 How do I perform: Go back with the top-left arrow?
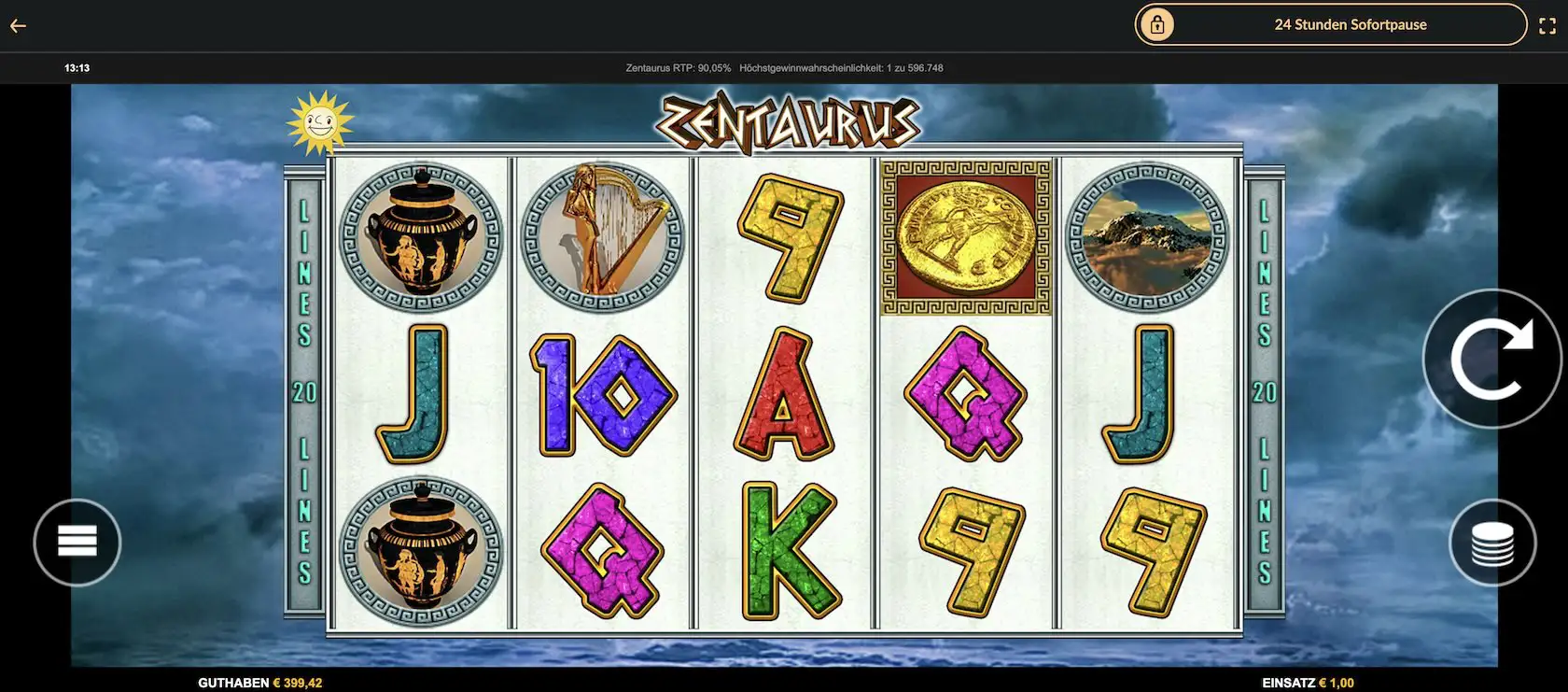(x=18, y=26)
